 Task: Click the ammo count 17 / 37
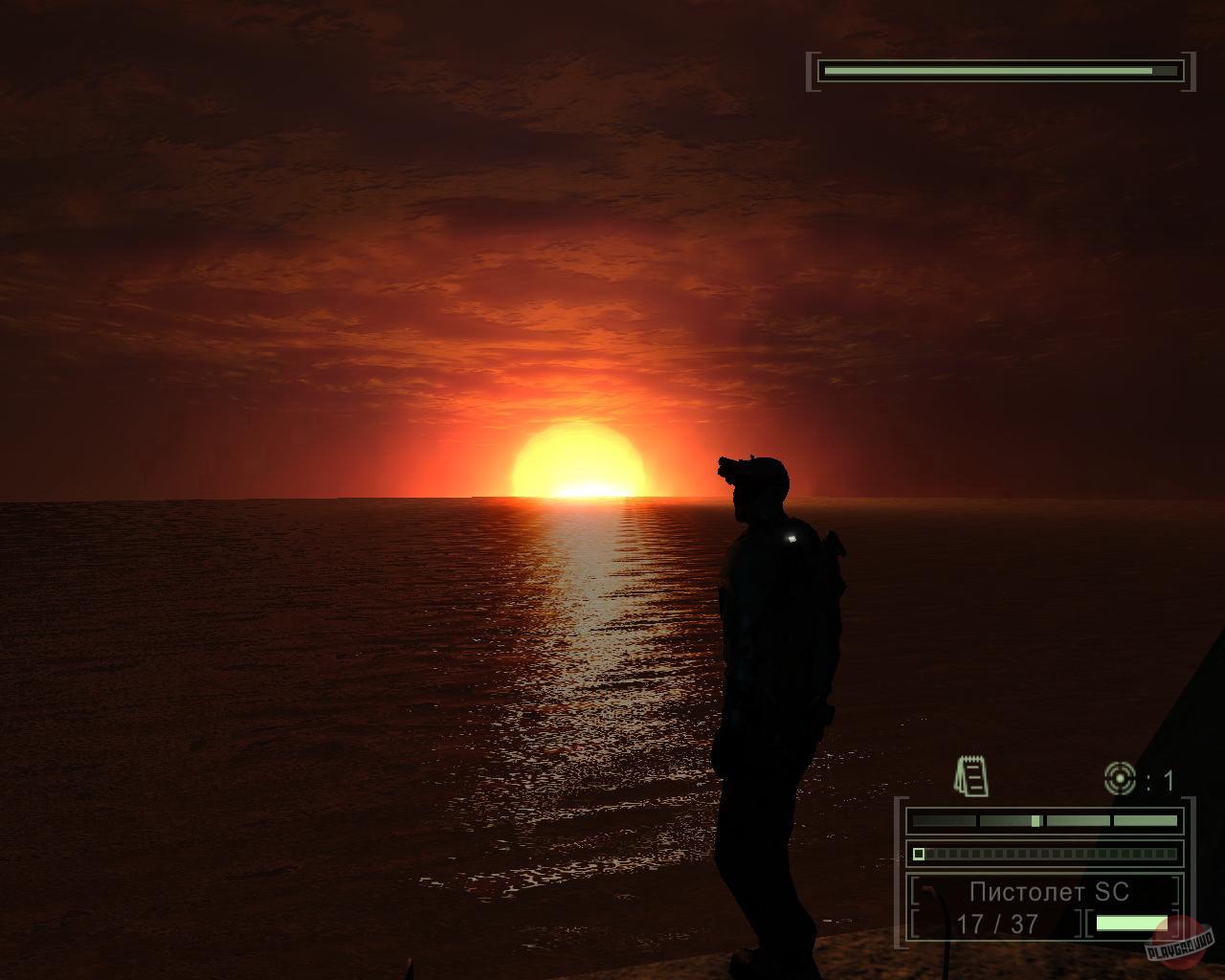tap(997, 923)
